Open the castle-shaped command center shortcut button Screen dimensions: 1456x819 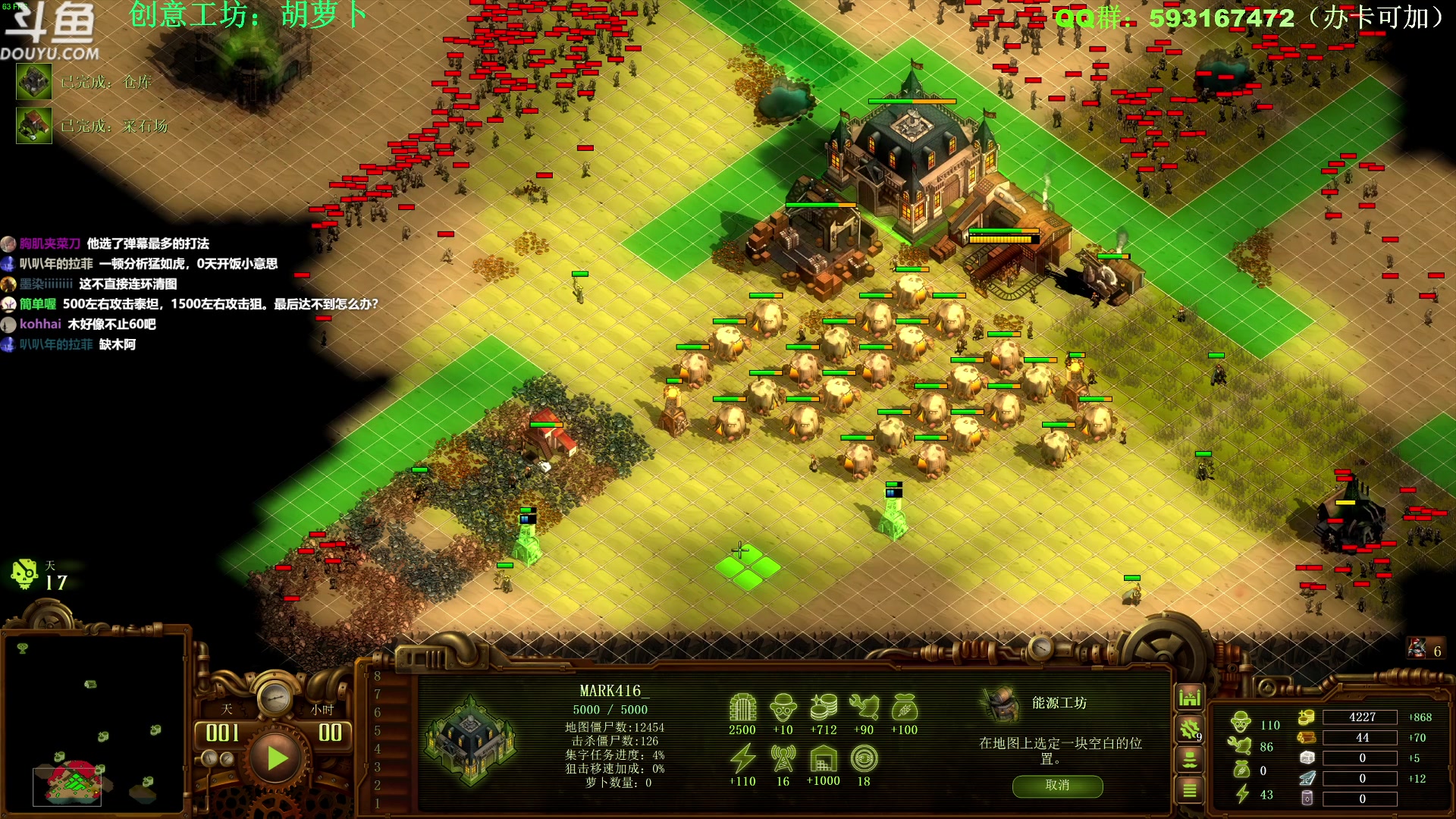click(1189, 696)
